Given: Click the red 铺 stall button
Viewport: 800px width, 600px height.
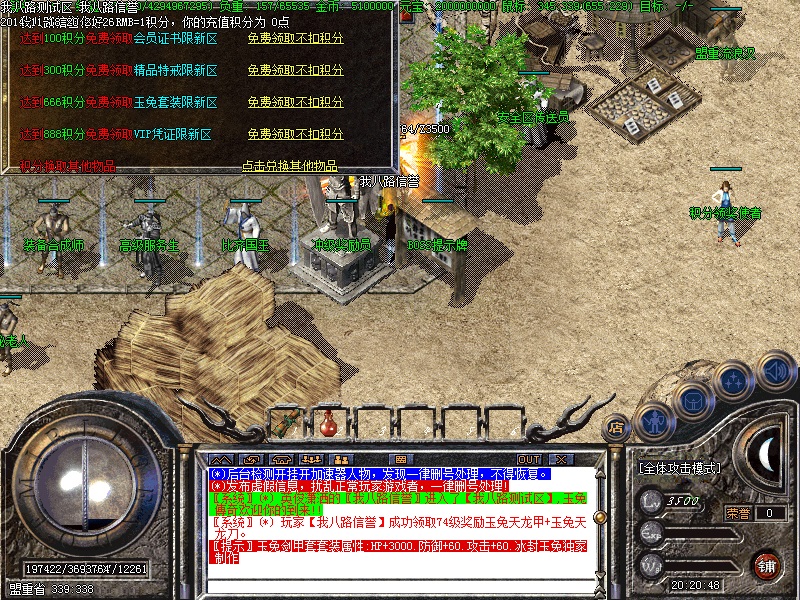Looking at the screenshot, I should (767, 564).
